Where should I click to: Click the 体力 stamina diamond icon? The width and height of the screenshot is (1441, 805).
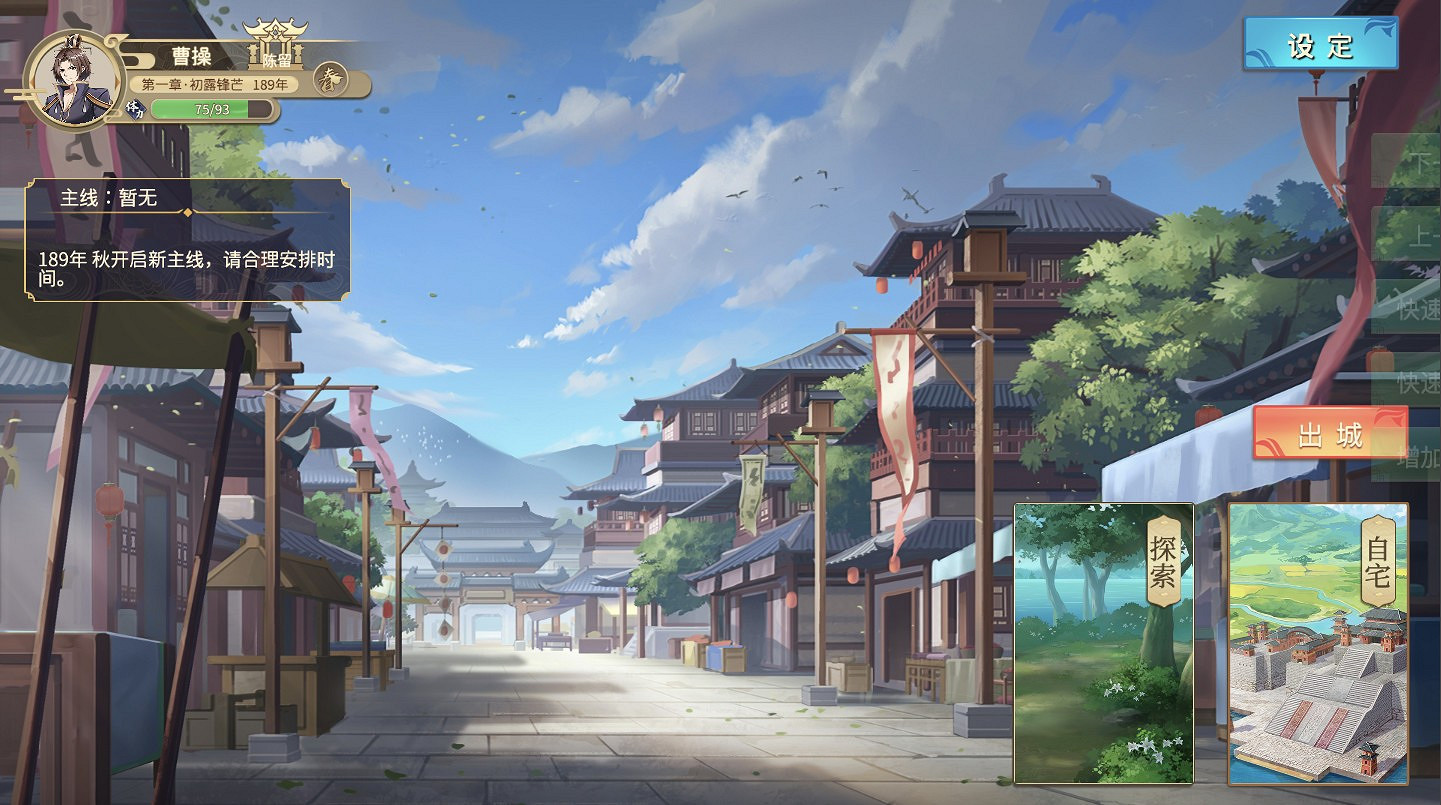(x=135, y=108)
